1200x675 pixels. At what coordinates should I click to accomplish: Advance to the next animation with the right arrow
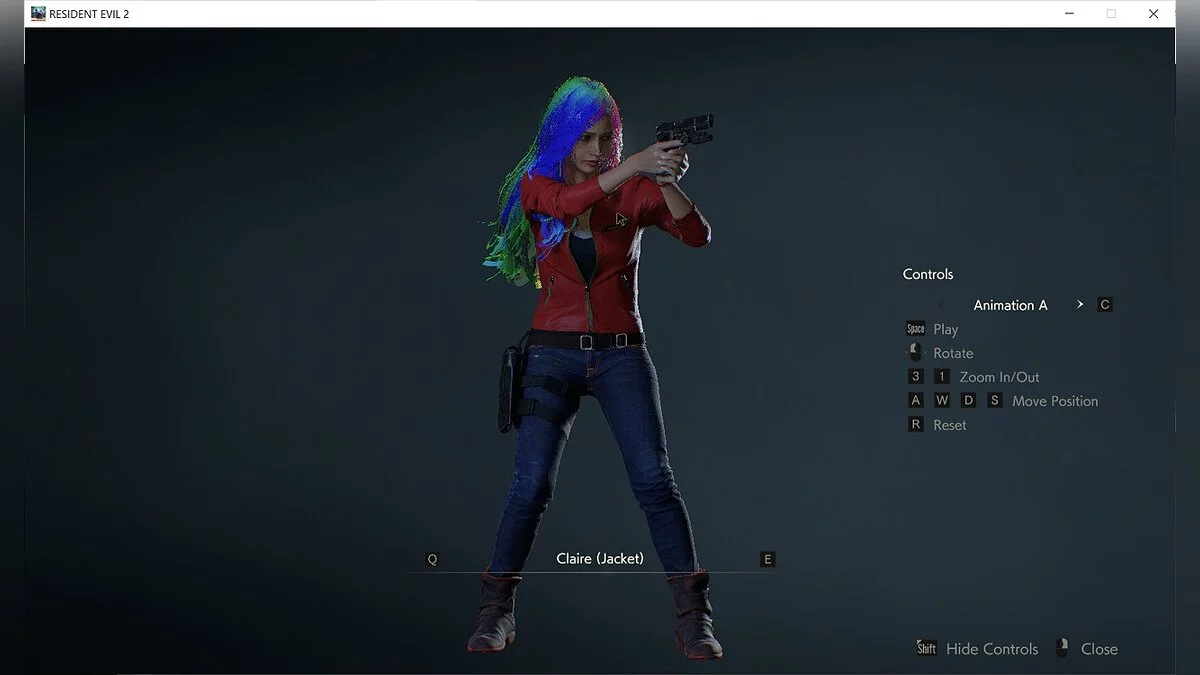tap(1080, 305)
